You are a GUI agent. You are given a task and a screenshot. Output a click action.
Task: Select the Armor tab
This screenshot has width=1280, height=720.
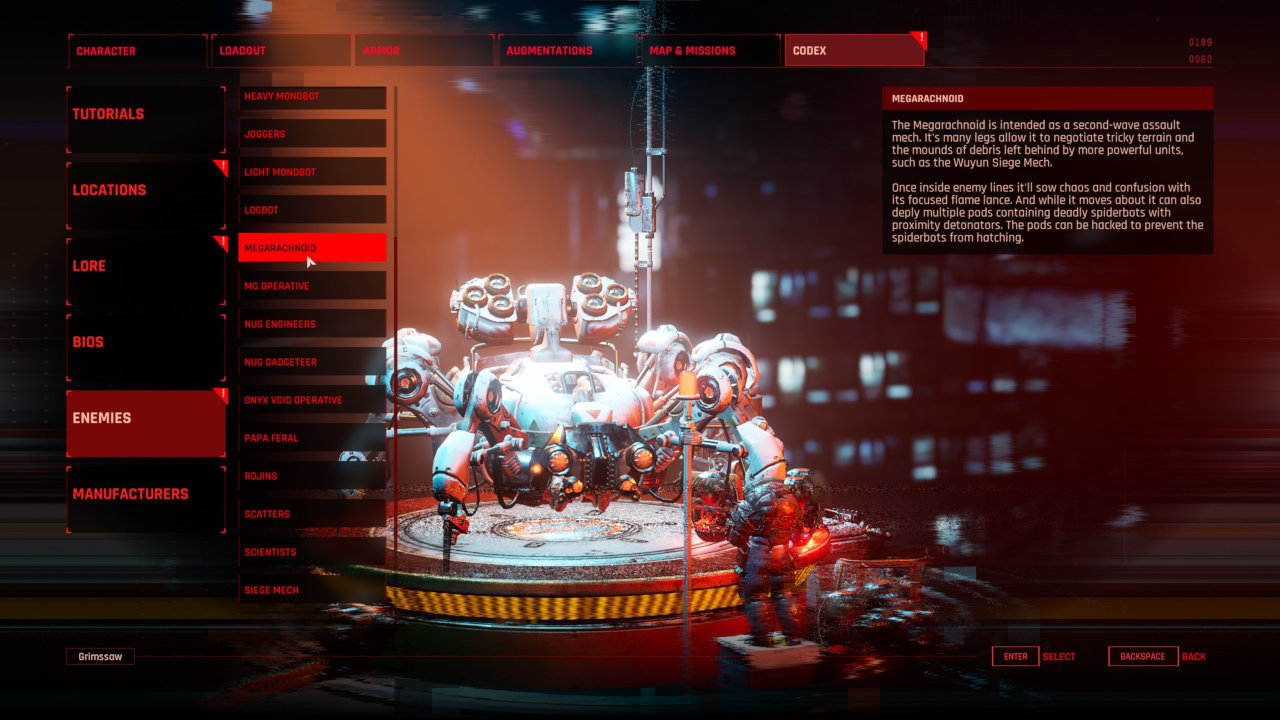[425, 51]
